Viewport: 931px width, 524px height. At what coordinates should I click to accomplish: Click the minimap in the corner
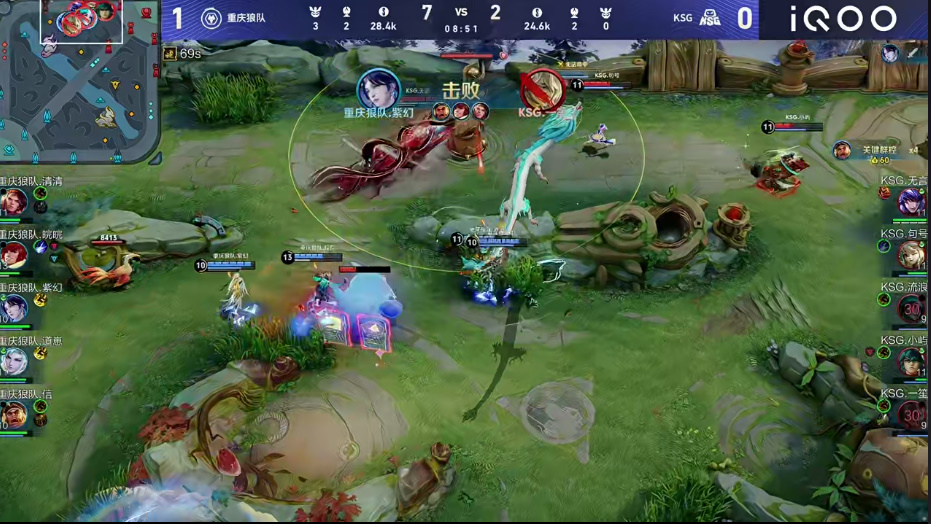click(x=80, y=82)
